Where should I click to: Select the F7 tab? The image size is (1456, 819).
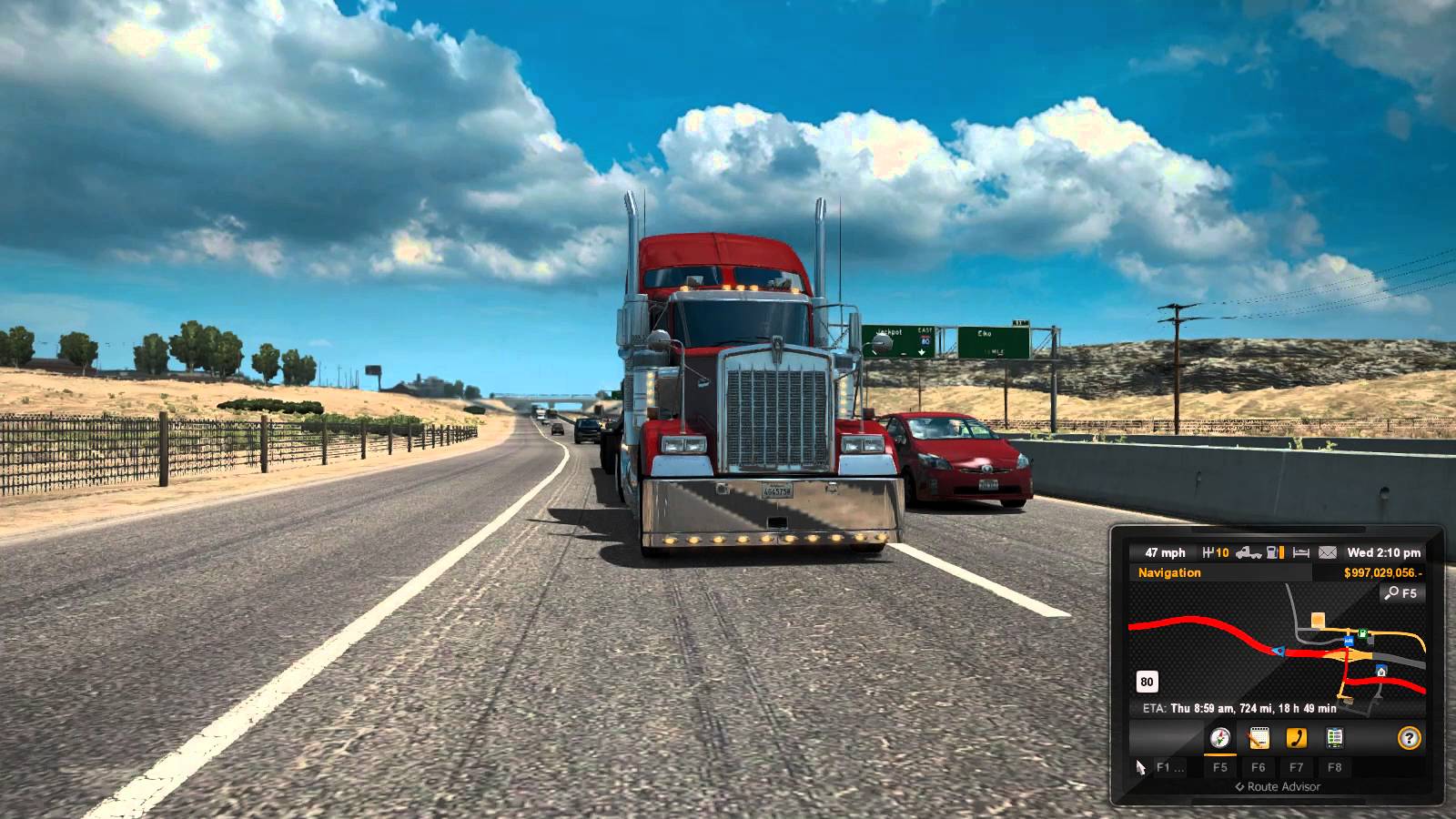[1297, 767]
